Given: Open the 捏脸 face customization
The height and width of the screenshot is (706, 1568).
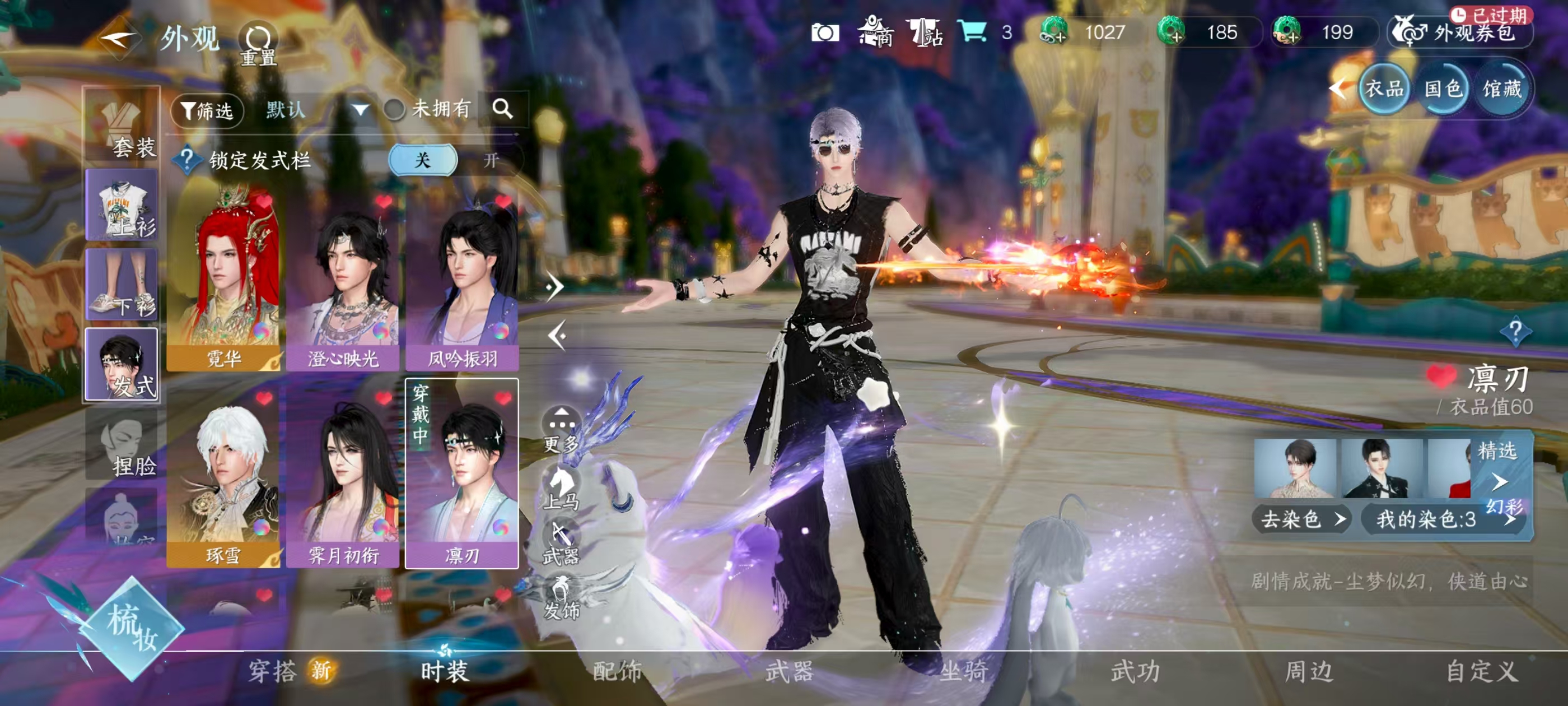Looking at the screenshot, I should click(x=122, y=445).
